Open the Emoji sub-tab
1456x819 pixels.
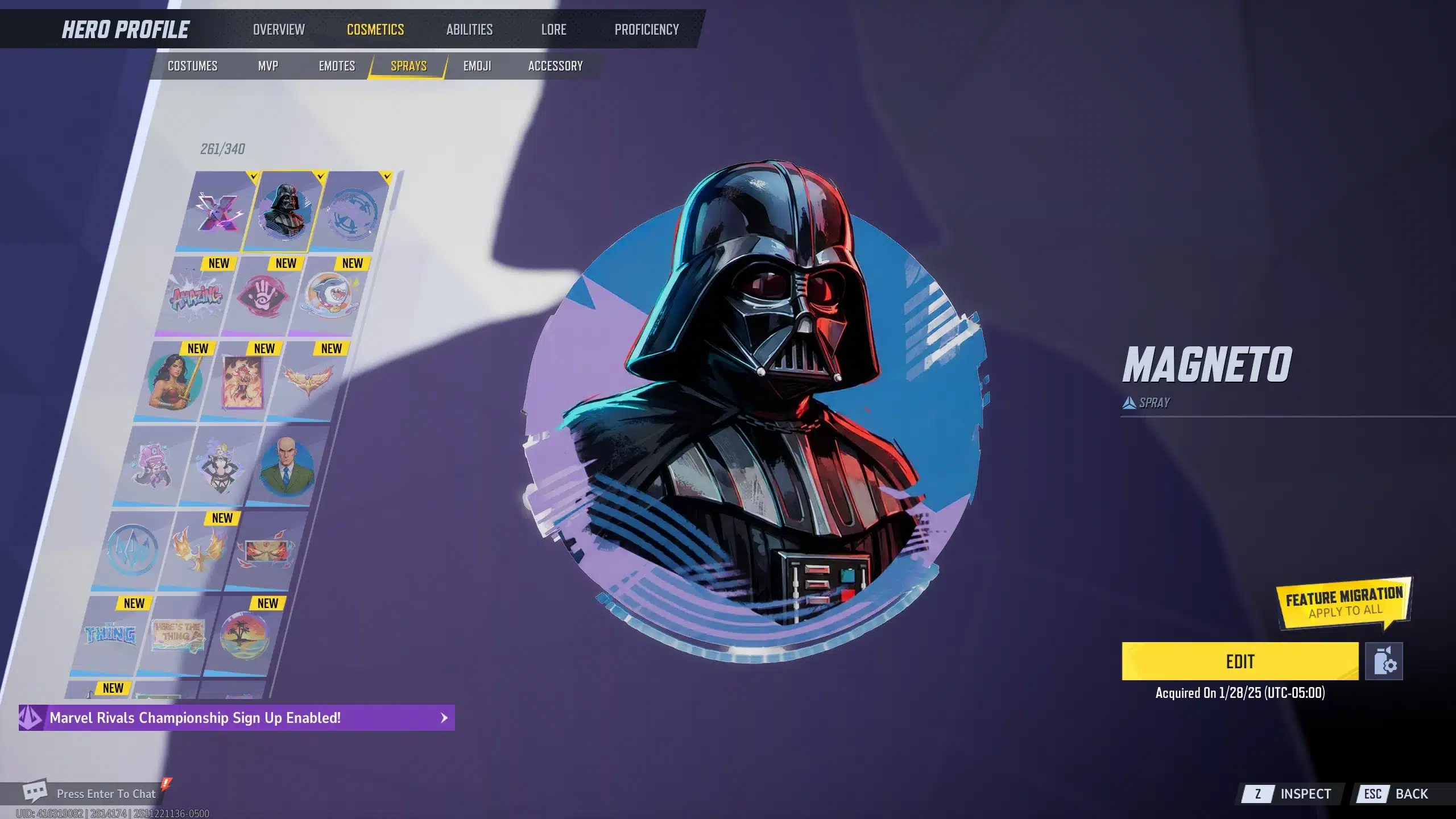[x=477, y=66]
